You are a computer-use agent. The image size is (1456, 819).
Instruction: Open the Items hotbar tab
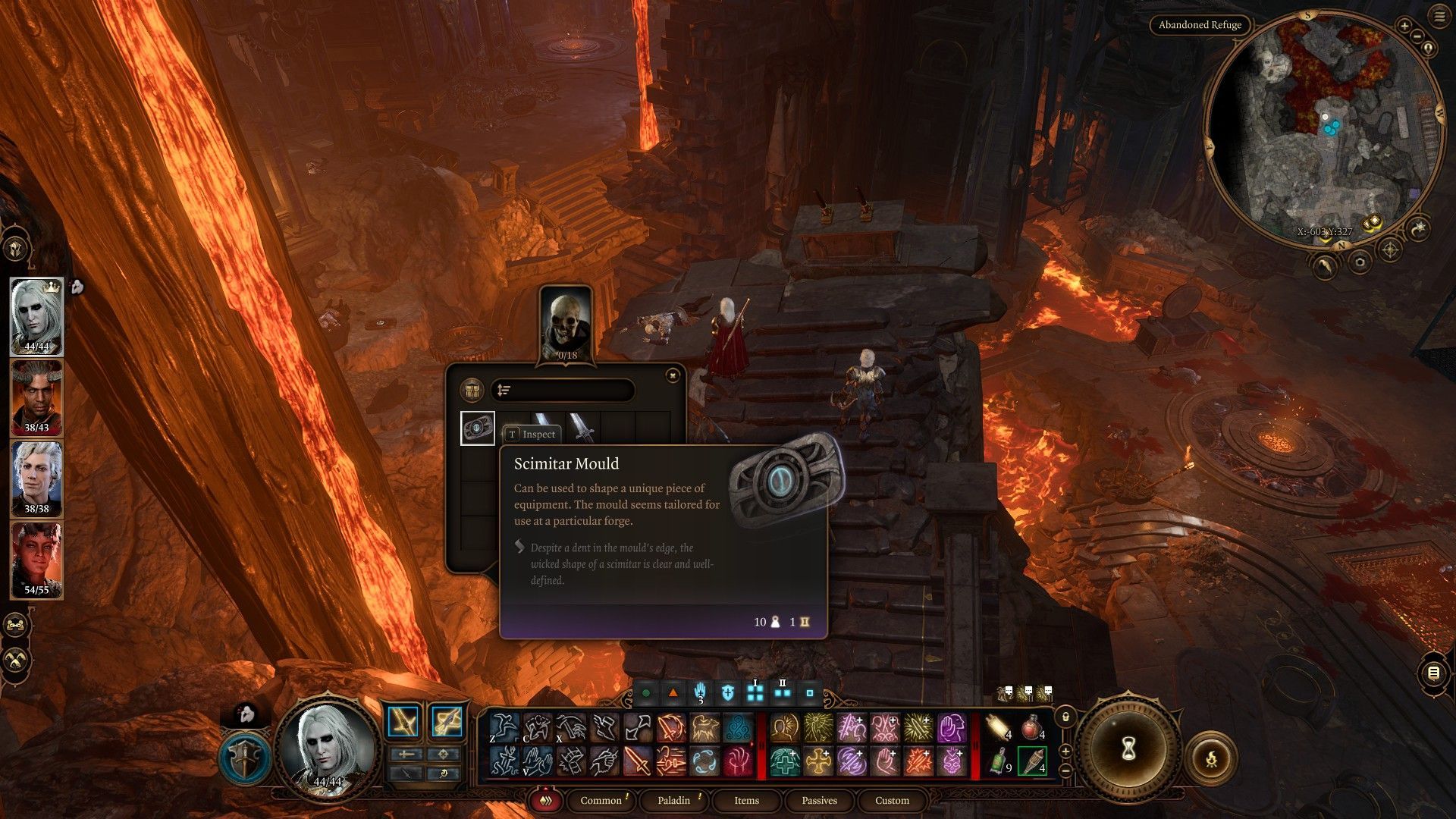pos(746,800)
